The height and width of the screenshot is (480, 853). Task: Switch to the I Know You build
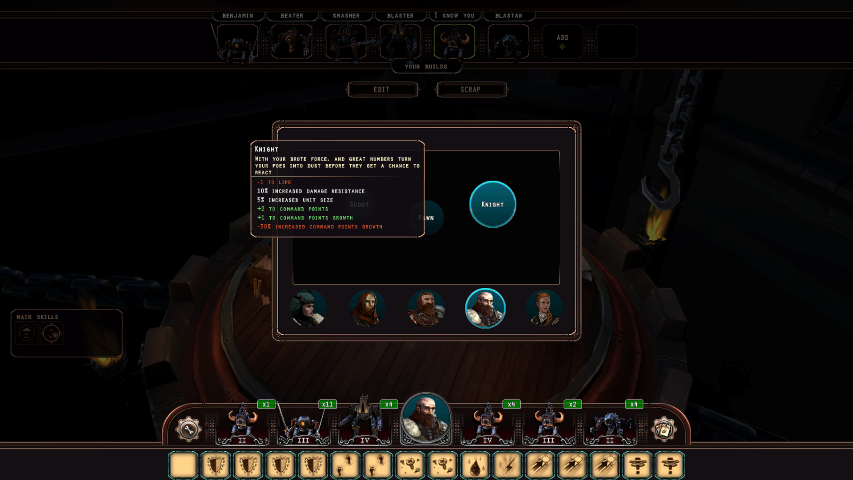tap(454, 42)
